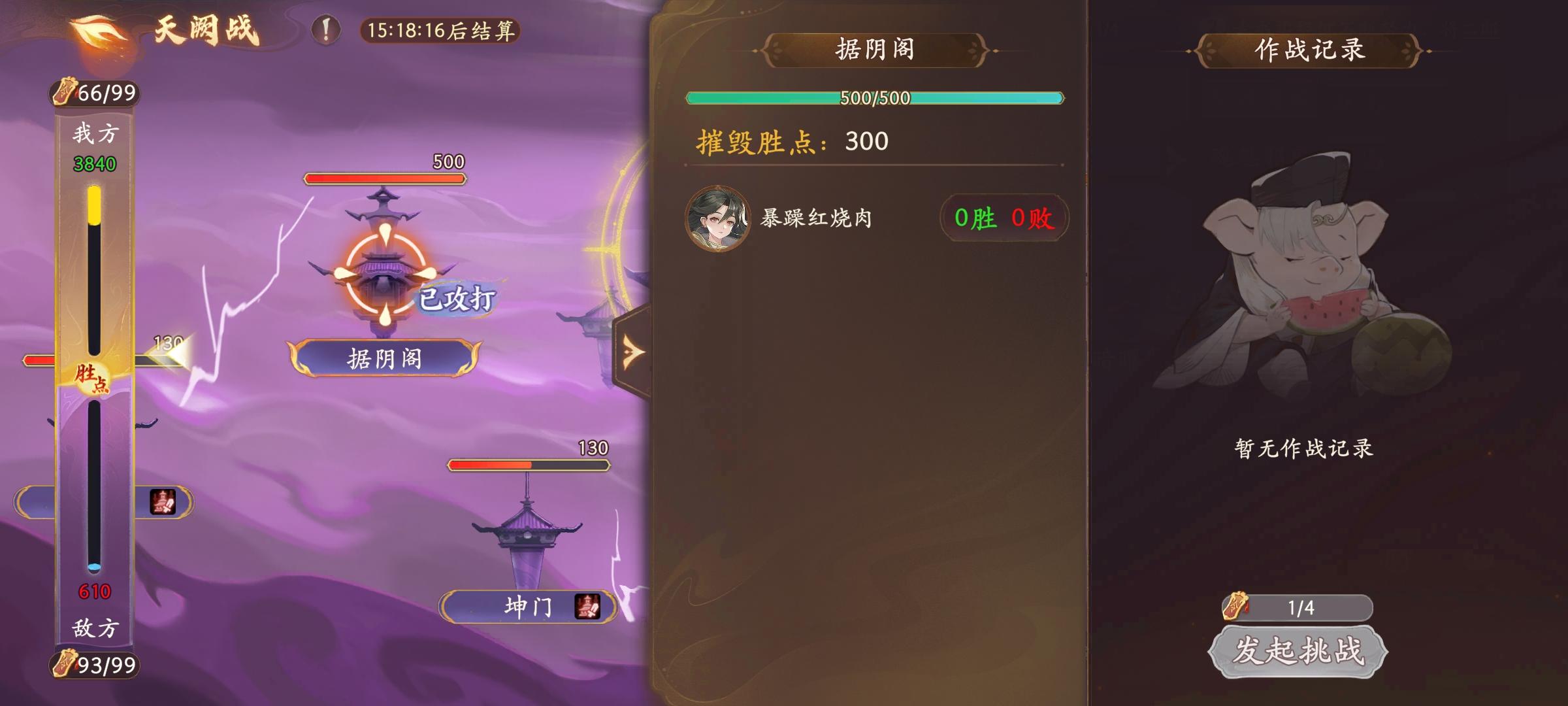
Task: Click the flame icon beside the 天阙战 title
Action: coord(99,29)
